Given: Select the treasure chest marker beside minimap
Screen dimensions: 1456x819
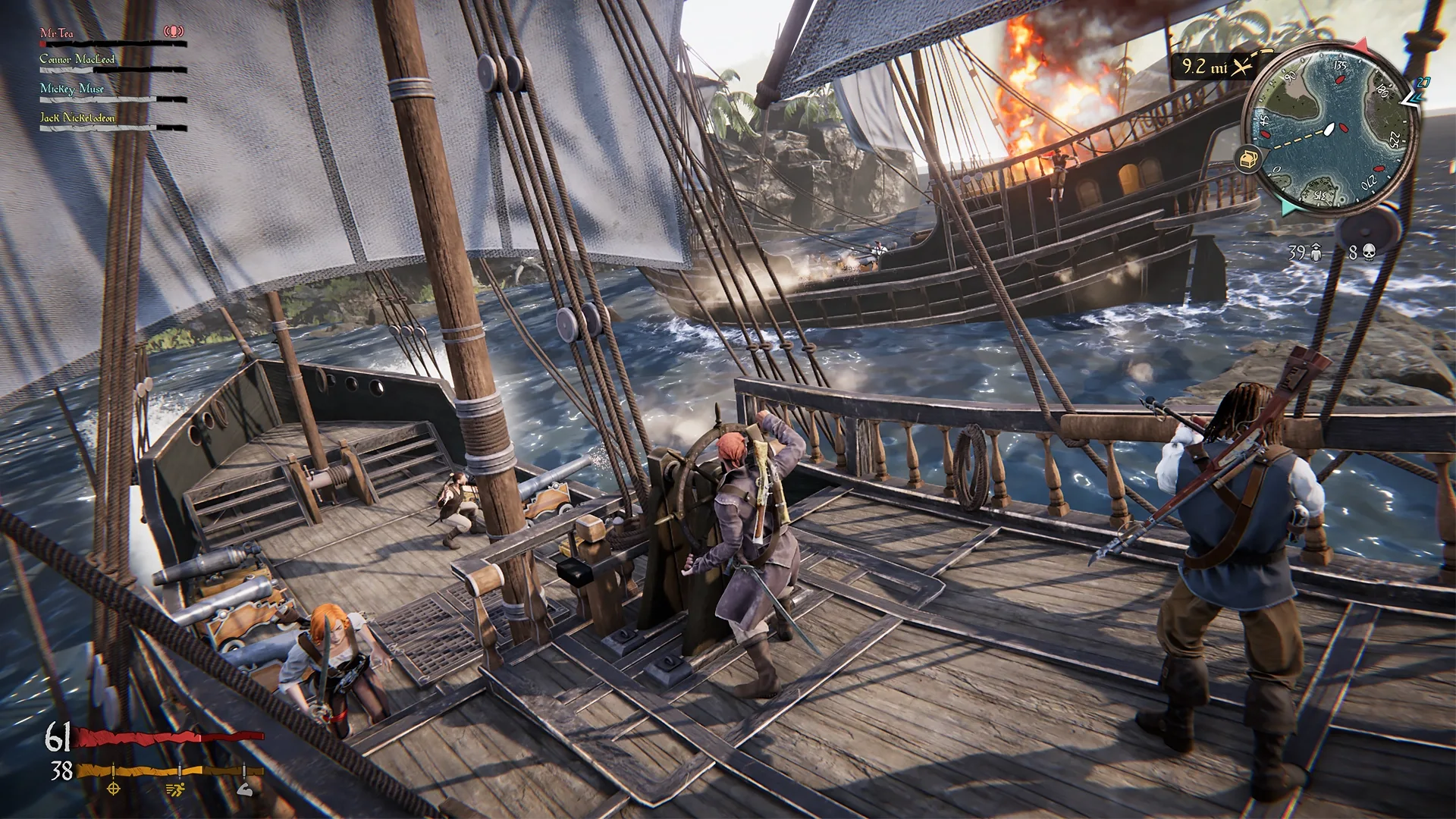Looking at the screenshot, I should click(1248, 160).
